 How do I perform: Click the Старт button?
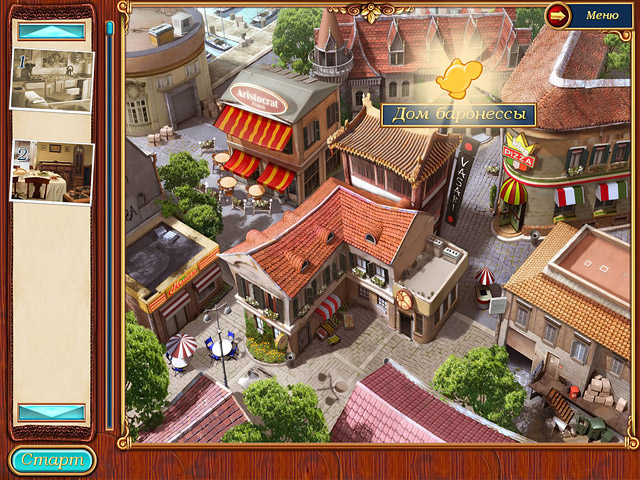click(x=52, y=460)
